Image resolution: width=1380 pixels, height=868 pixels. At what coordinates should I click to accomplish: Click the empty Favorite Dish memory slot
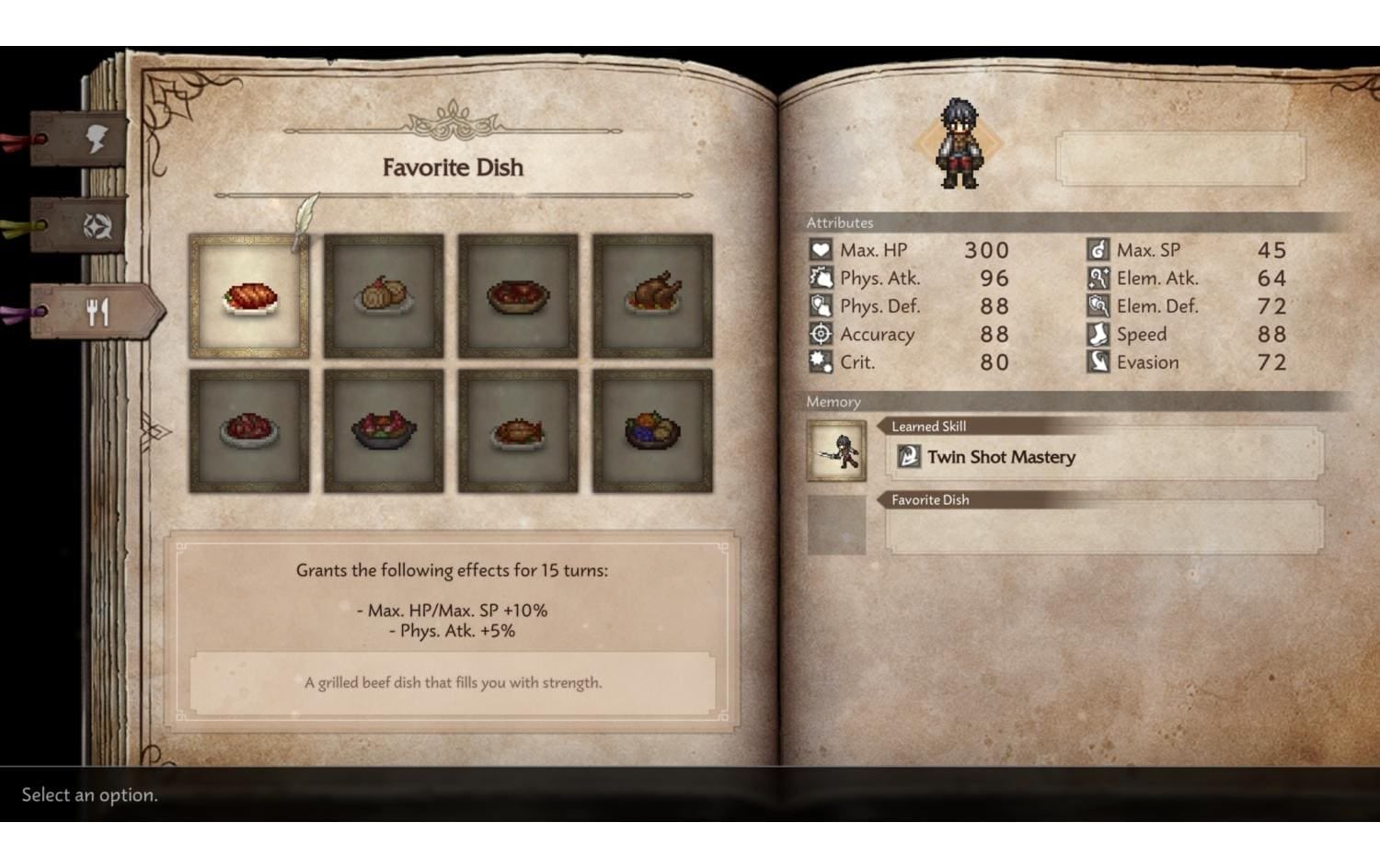pos(1103,529)
